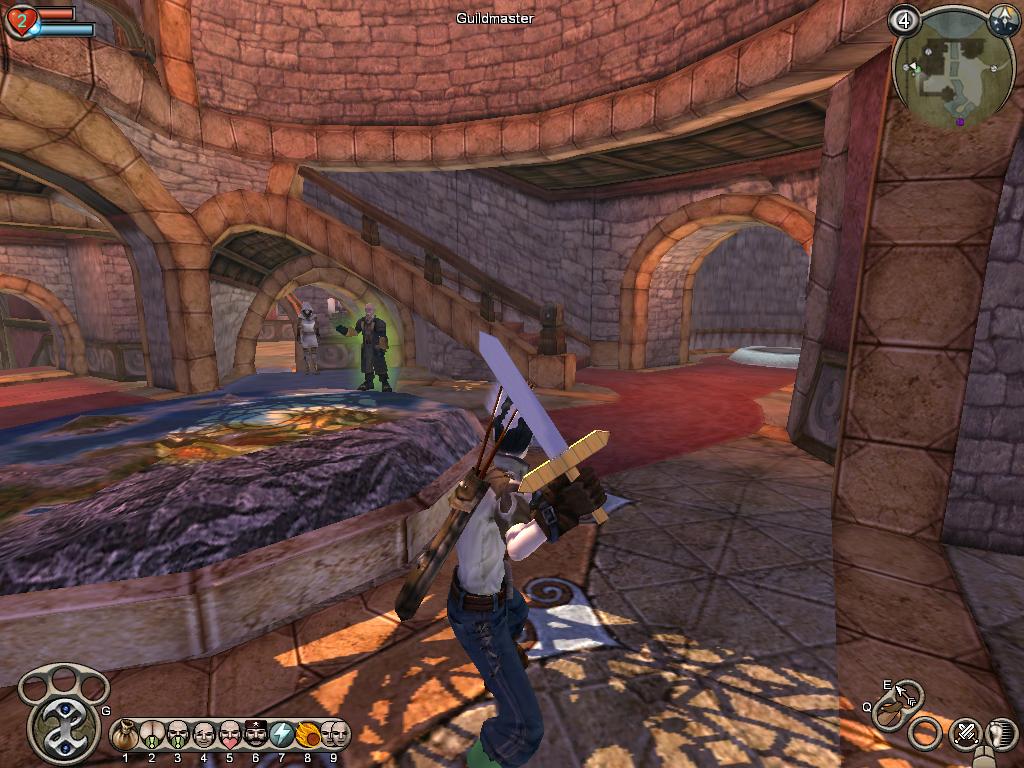Activate the heart flirt expression icon
Screen dimensions: 1024x768
(229, 735)
